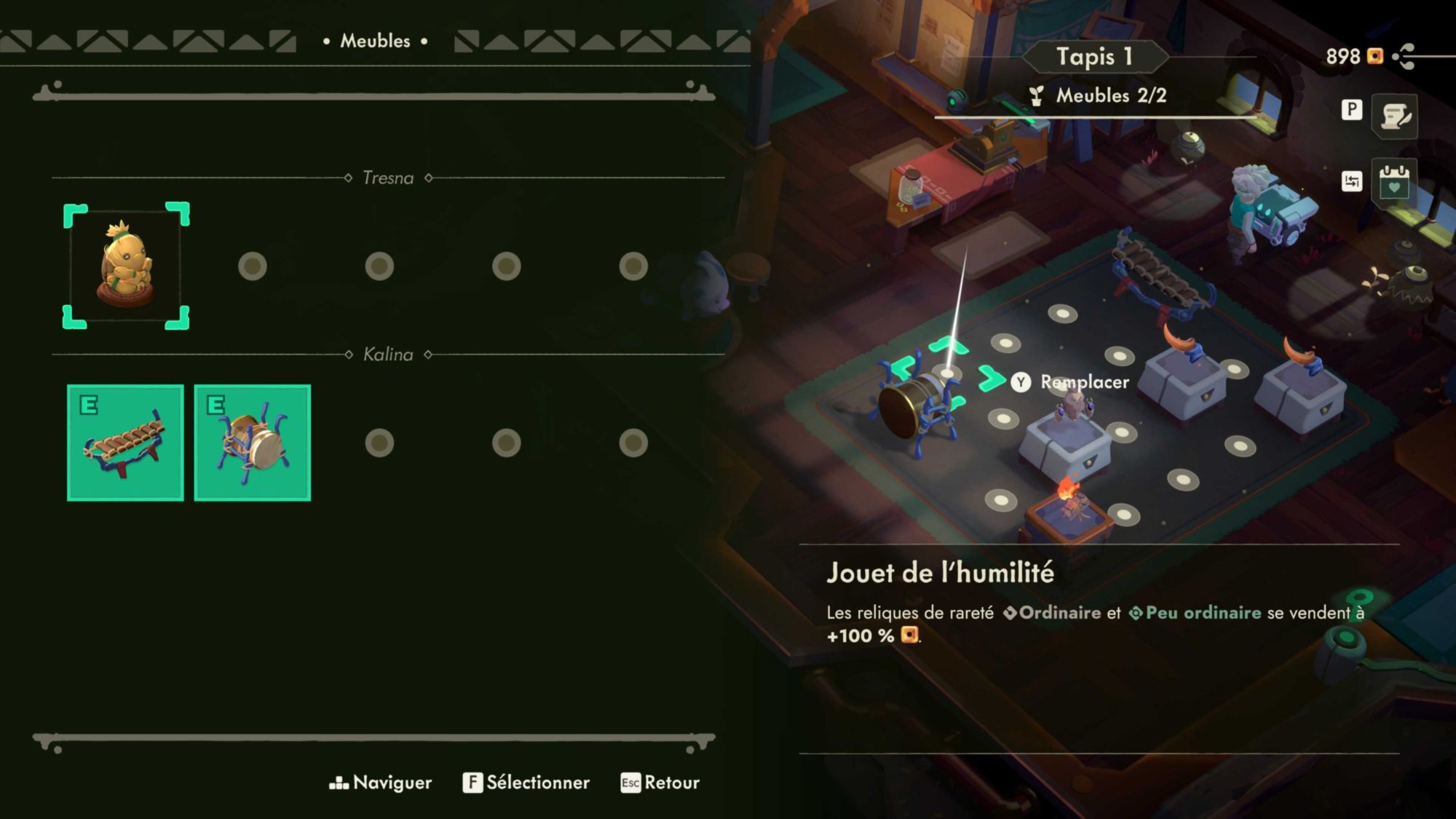Choose the equipped xylophone furniture slot
1456x819 pixels.
125,443
